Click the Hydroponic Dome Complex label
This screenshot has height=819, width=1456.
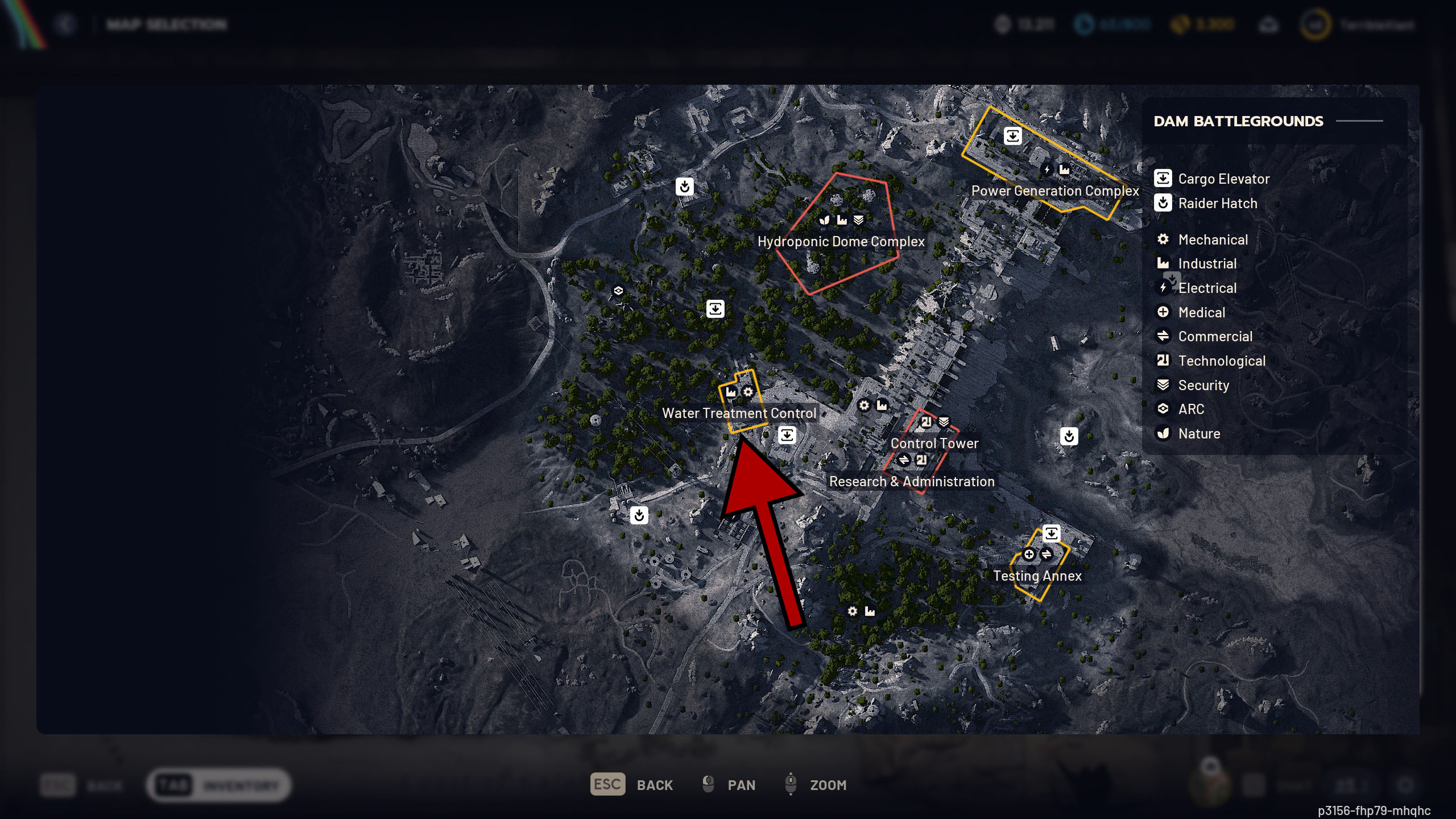tap(841, 242)
